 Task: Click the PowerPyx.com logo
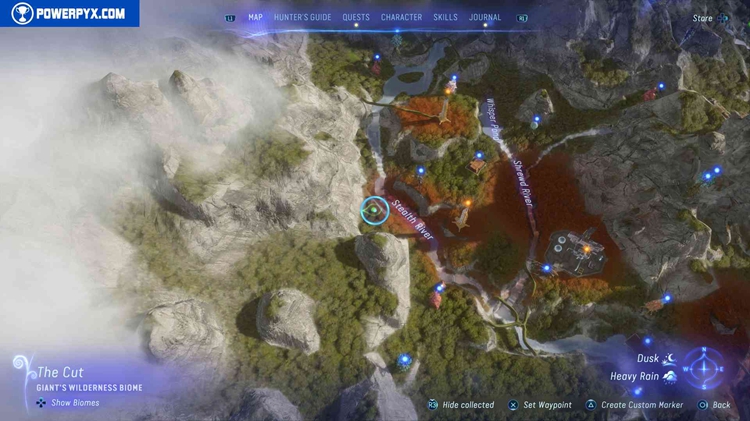click(x=69, y=13)
